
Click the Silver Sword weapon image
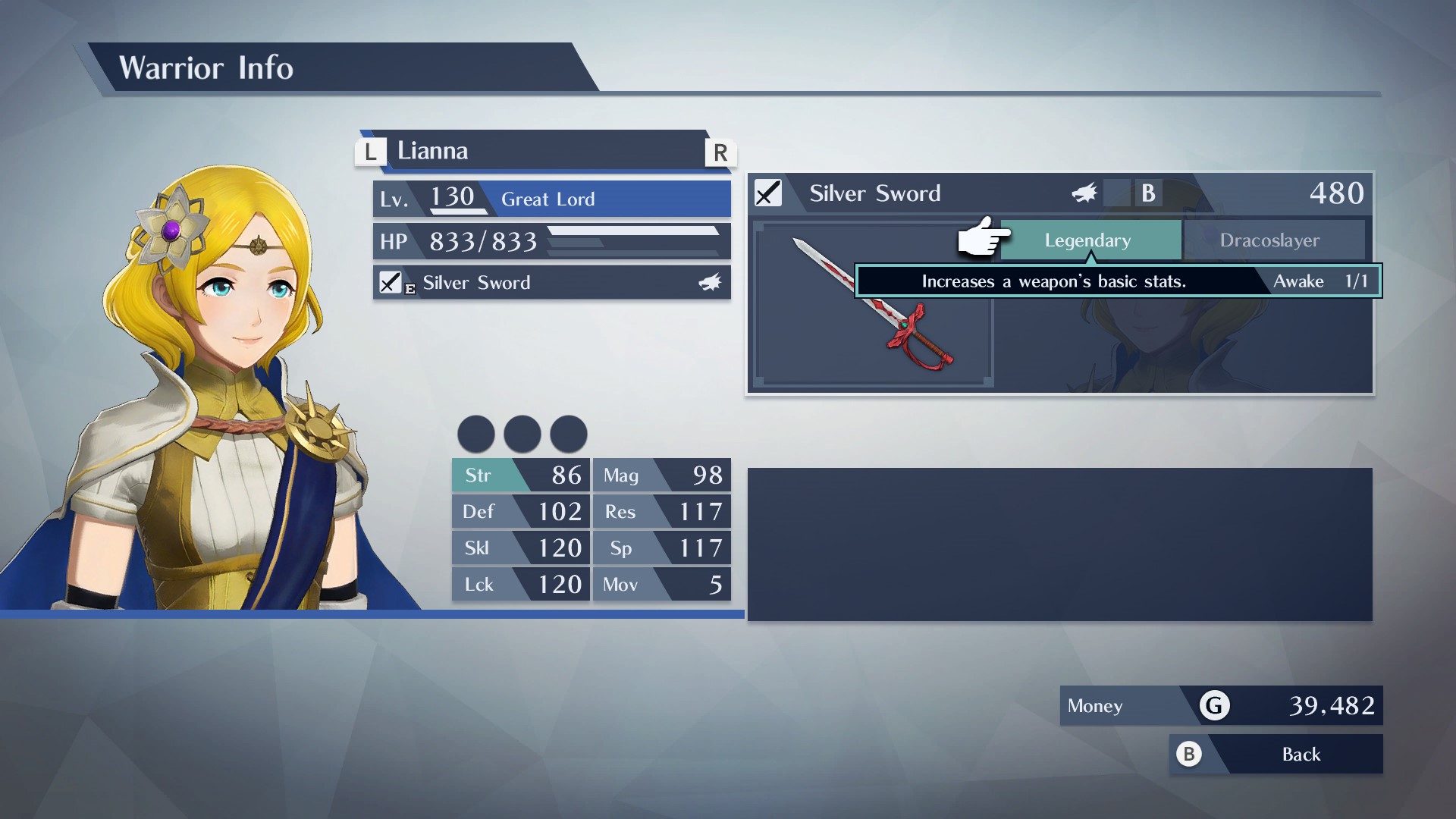click(x=873, y=305)
